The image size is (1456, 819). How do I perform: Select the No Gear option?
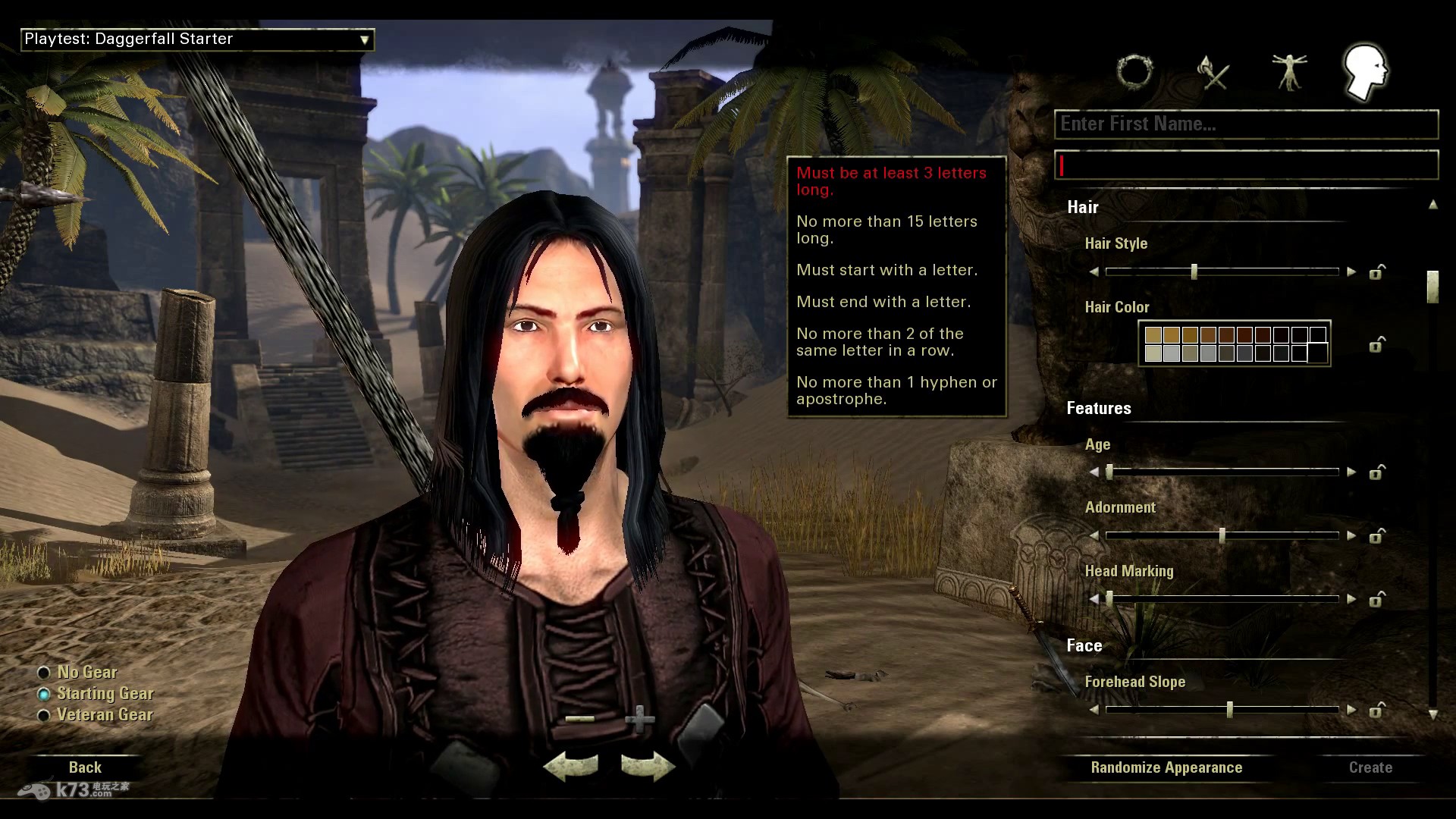pyautogui.click(x=44, y=673)
